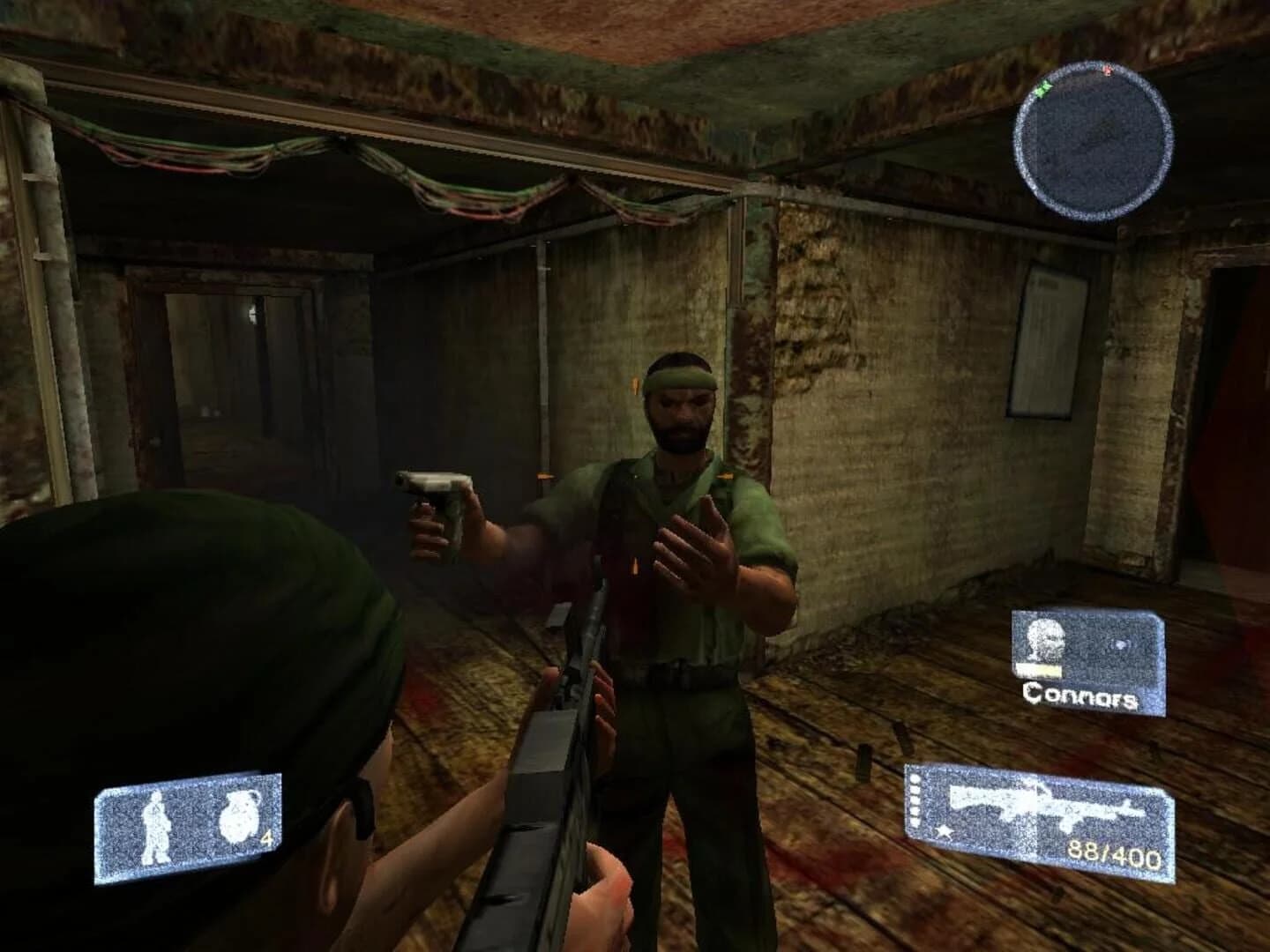This screenshot has height=952, width=1270.
Task: Click the red enemy blip atop the minimap
Action: (x=1108, y=69)
